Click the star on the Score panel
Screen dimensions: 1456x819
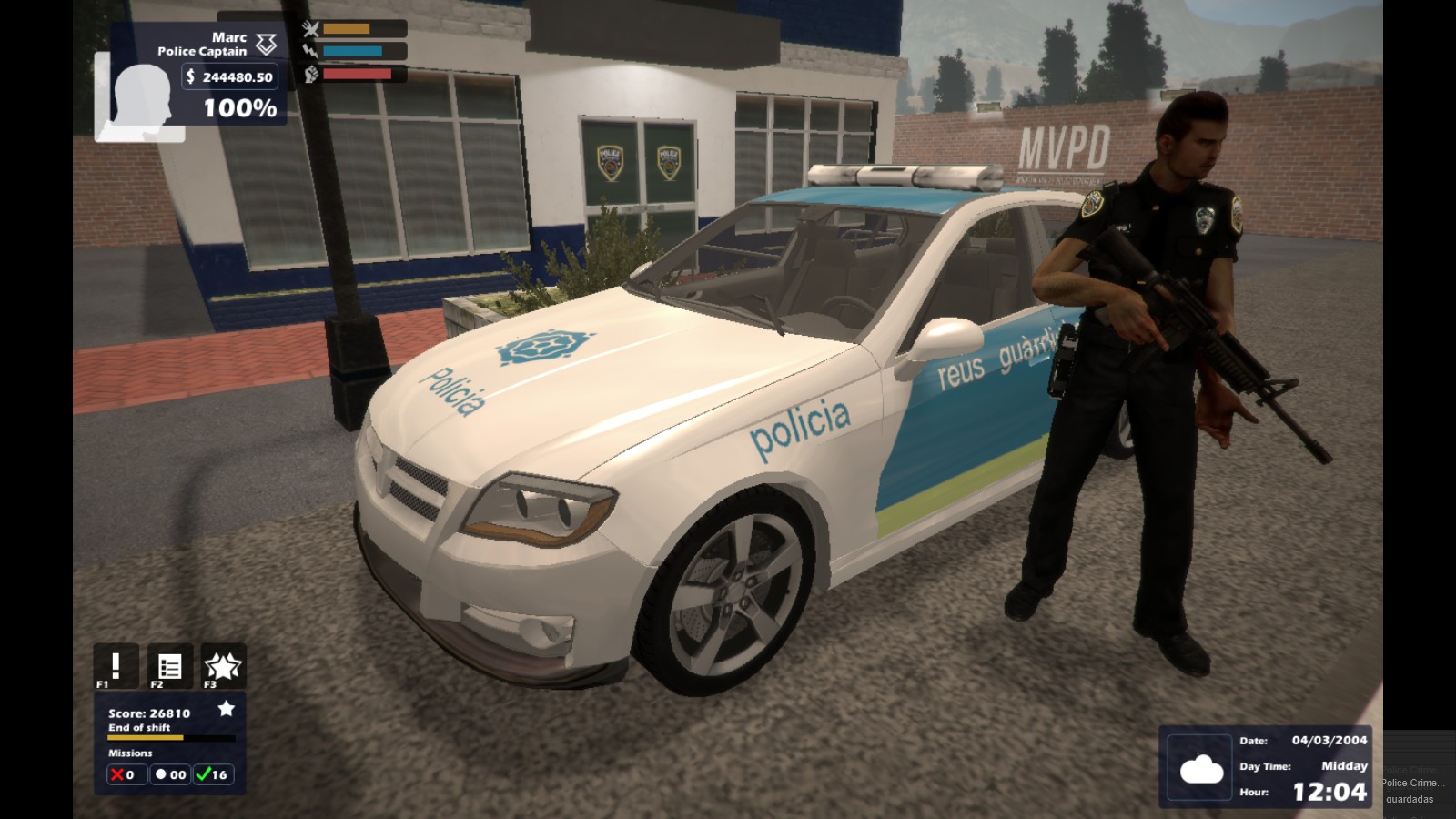tap(227, 708)
